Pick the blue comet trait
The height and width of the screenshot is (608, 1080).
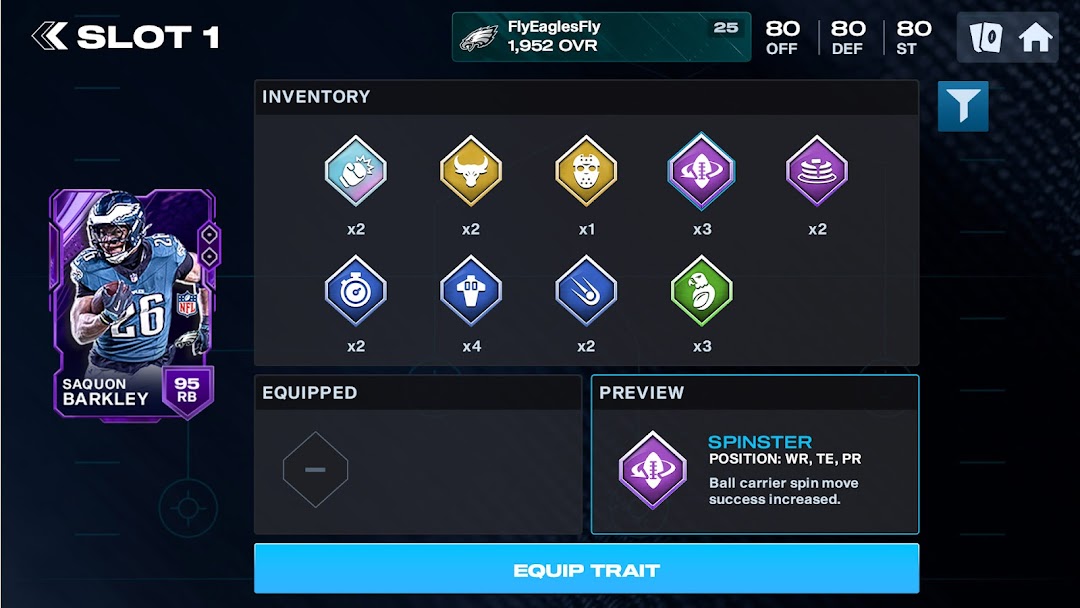pyautogui.click(x=586, y=289)
